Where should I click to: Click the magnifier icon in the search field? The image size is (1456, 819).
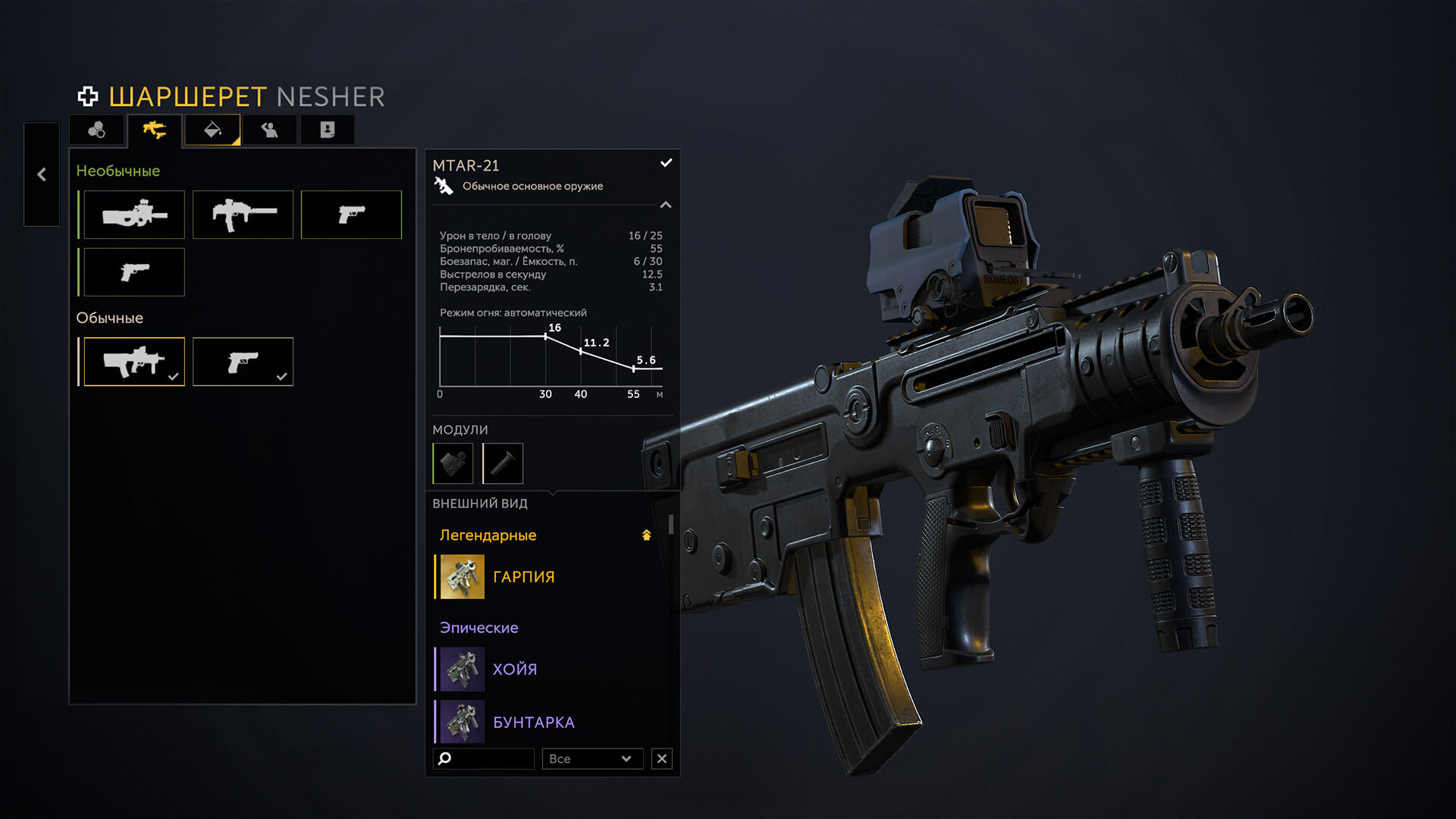(x=444, y=758)
